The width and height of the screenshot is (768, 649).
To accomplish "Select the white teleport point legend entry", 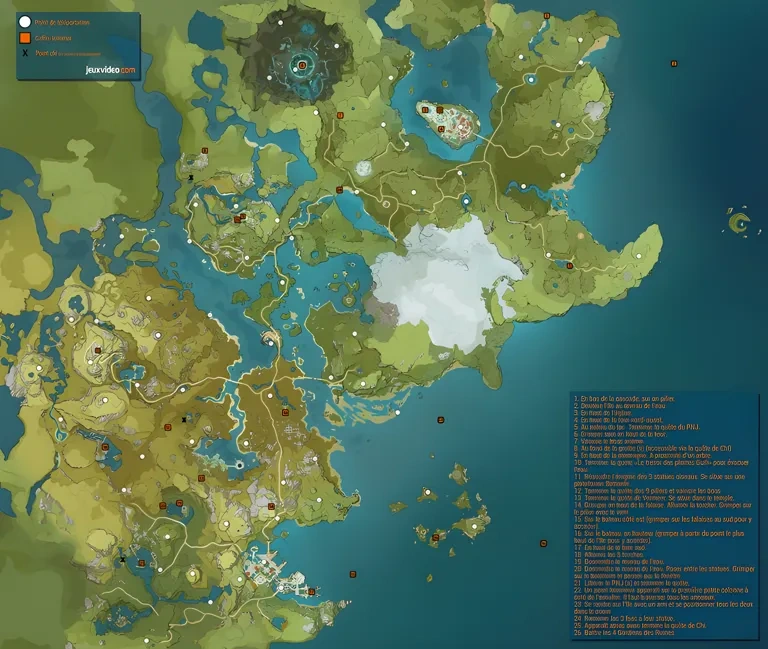I will coord(25,20).
